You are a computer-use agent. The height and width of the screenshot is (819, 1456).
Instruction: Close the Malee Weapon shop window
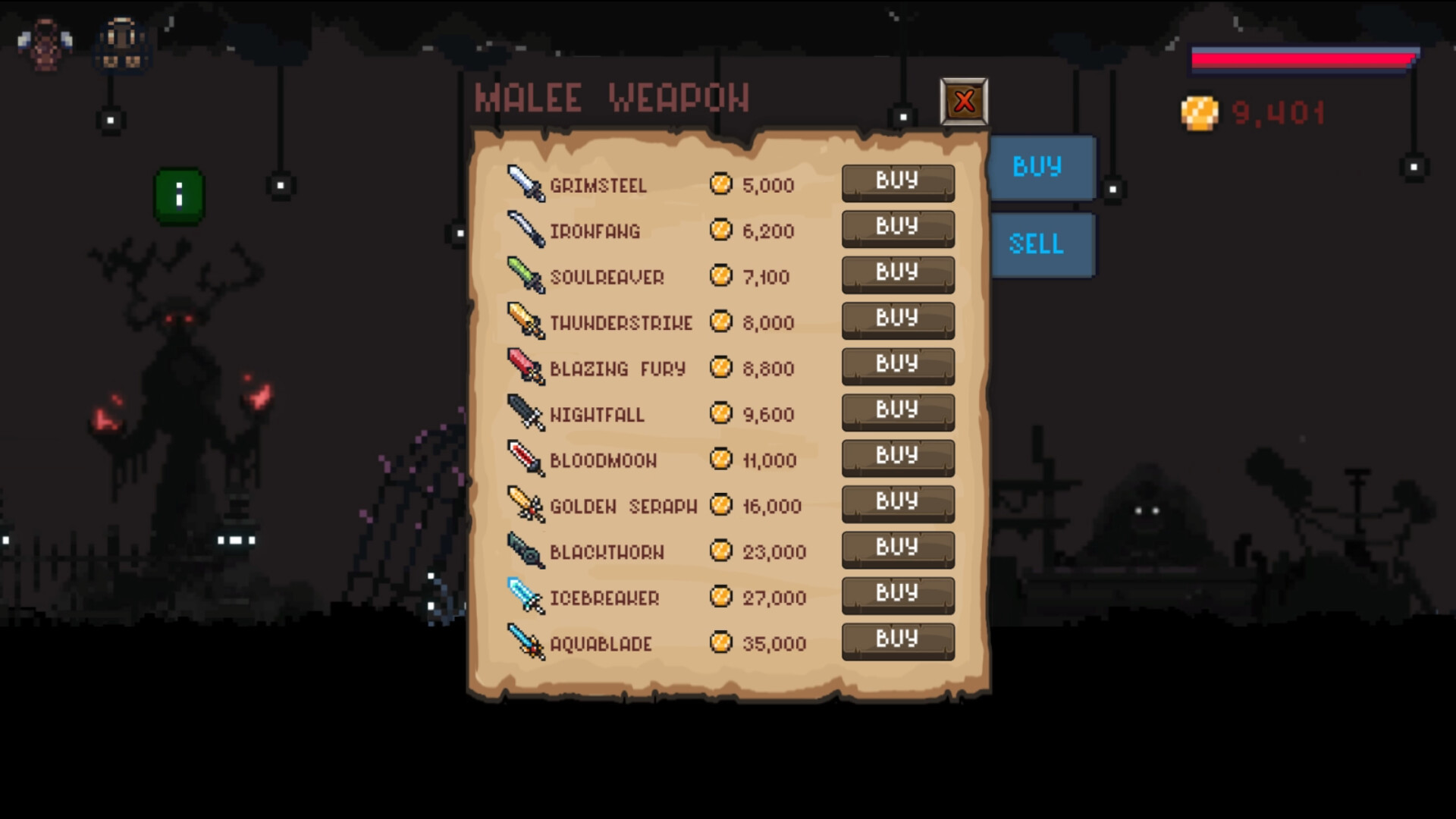coord(965,102)
